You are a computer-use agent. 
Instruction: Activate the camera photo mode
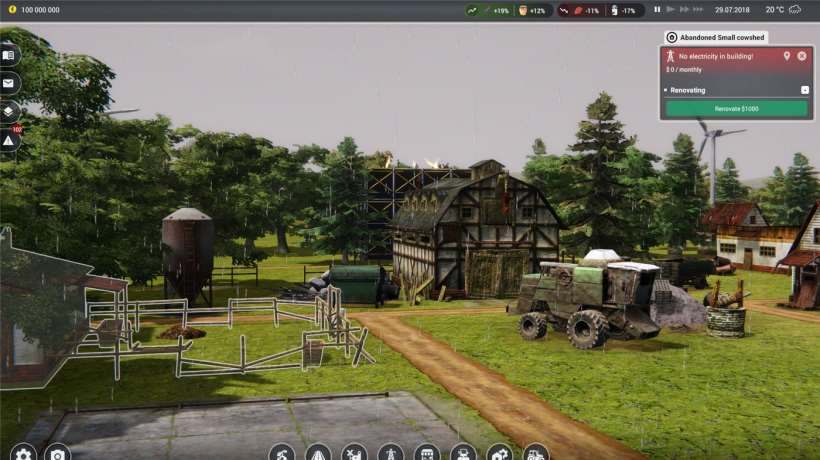[58, 453]
